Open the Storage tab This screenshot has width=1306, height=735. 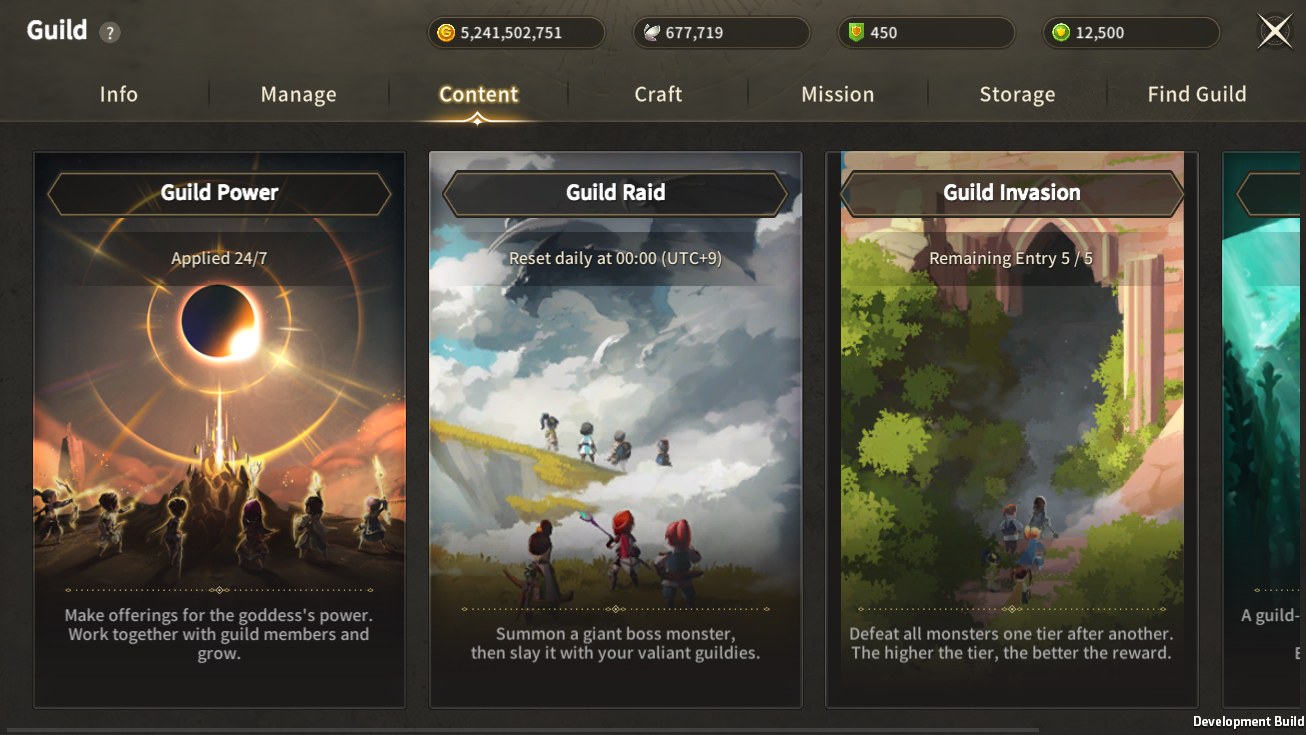click(1017, 94)
